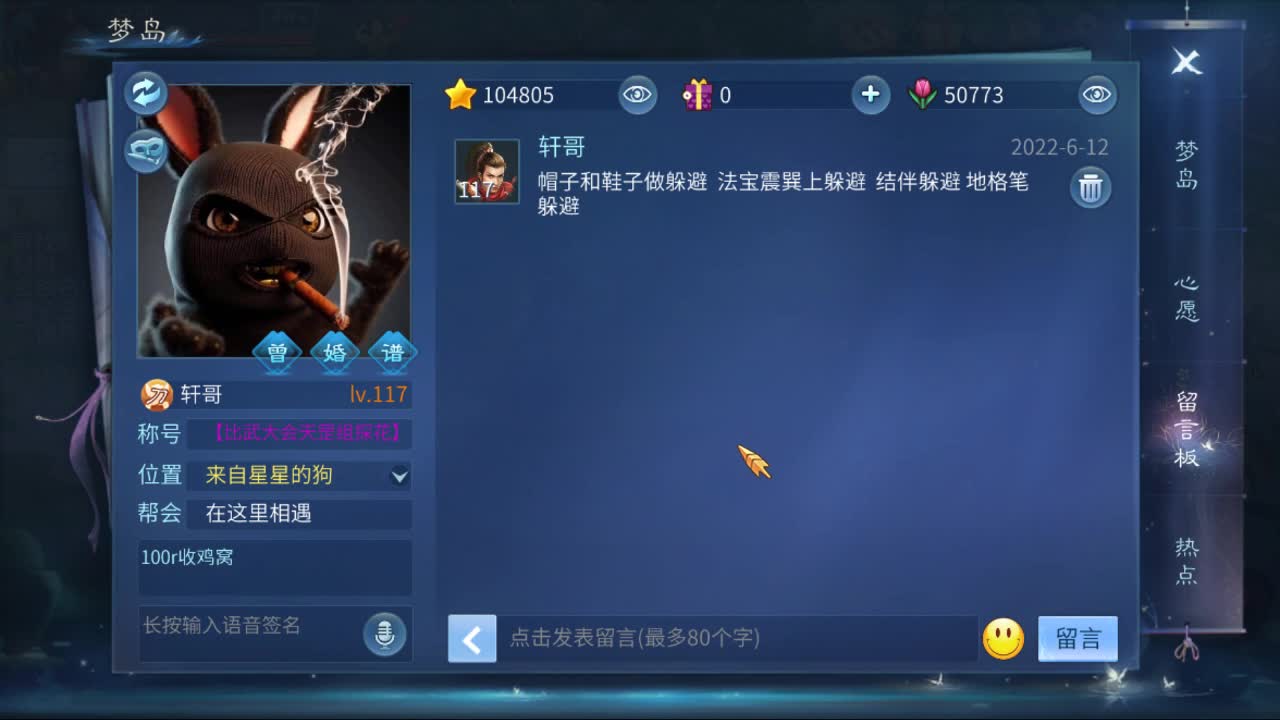Open the smiley emoji picker
1280x720 pixels.
tap(1006, 640)
